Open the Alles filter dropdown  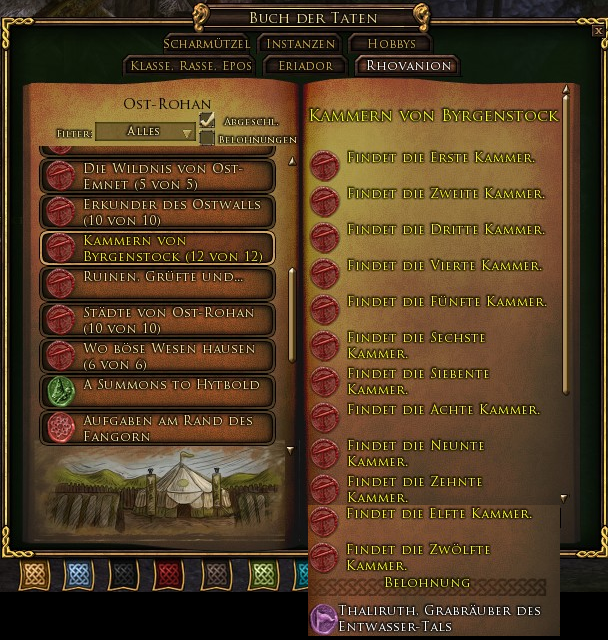tap(145, 132)
